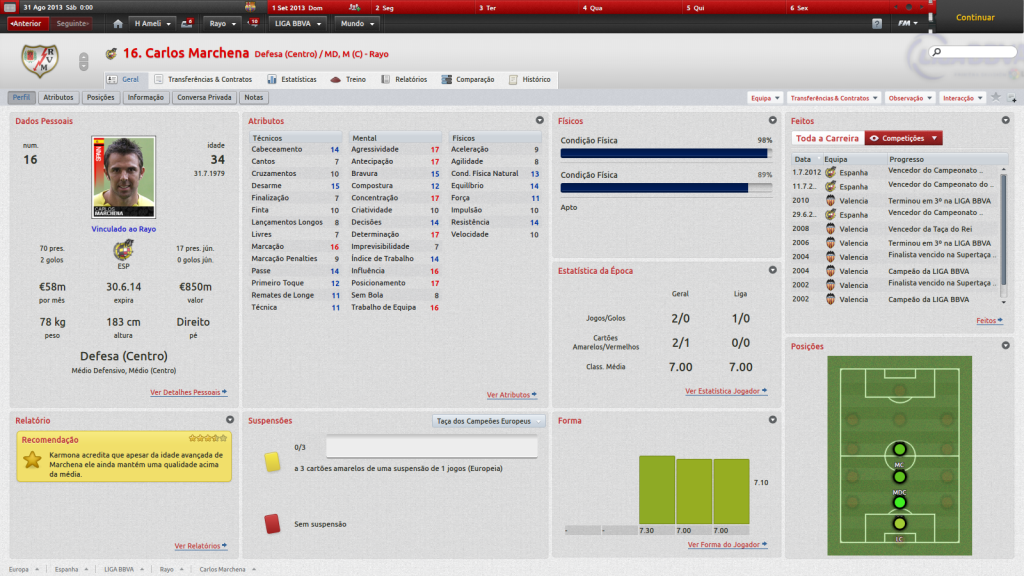Open the Mundo dropdown menu

click(x=357, y=23)
